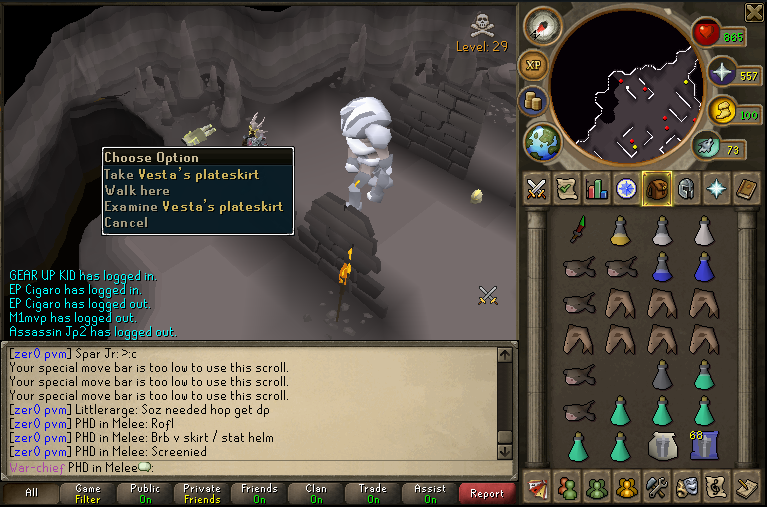The height and width of the screenshot is (507, 767).
Task: Cancel the Choose Option menu
Action: click(126, 222)
